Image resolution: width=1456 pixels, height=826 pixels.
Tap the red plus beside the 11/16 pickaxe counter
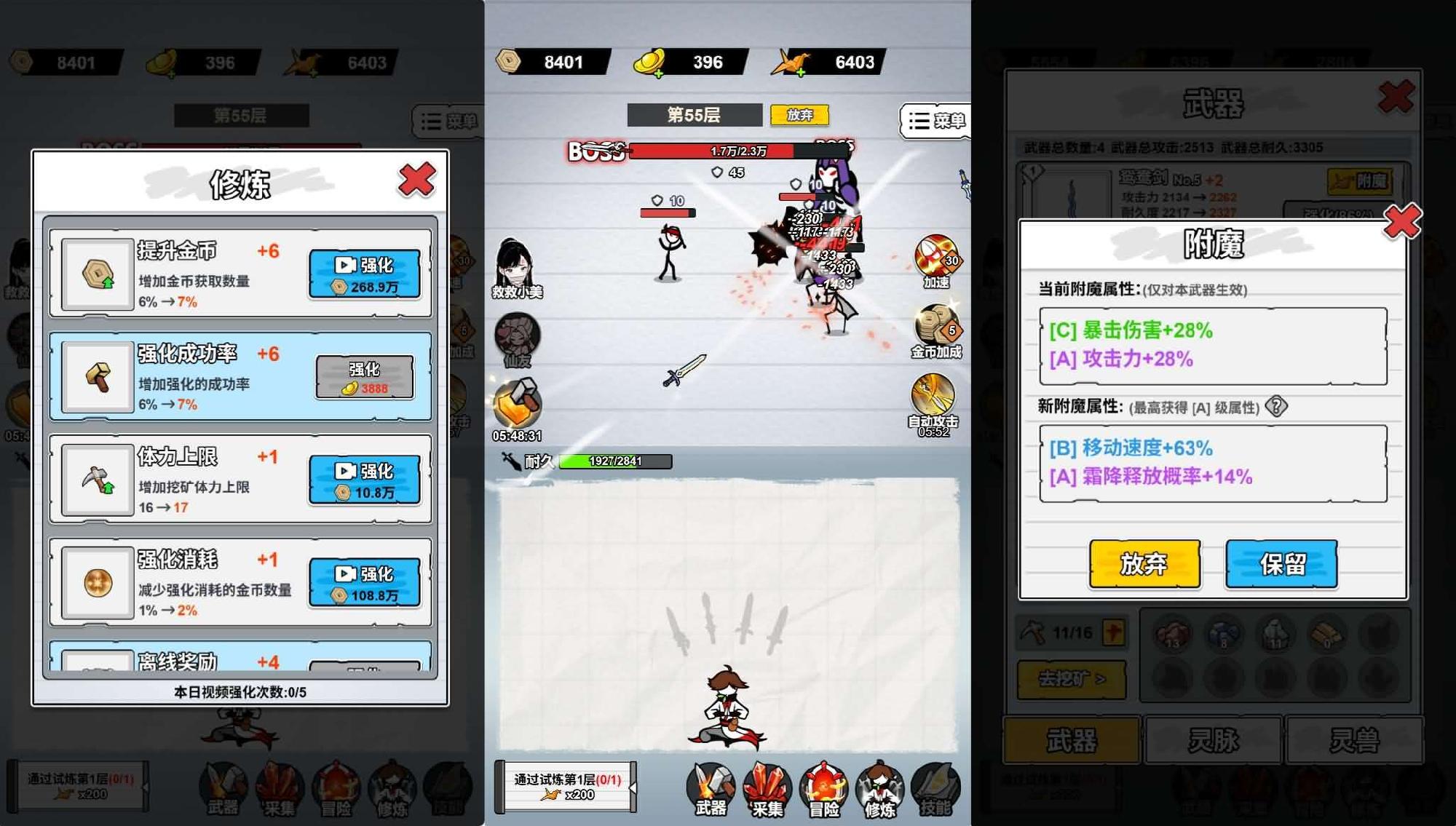[1114, 632]
